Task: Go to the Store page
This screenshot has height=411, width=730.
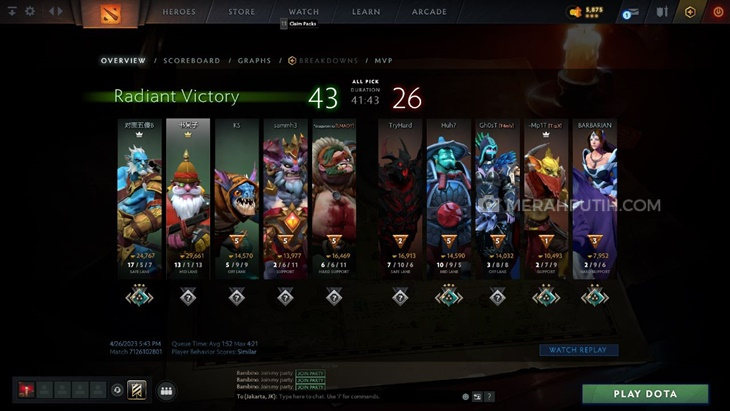Action: tap(241, 12)
